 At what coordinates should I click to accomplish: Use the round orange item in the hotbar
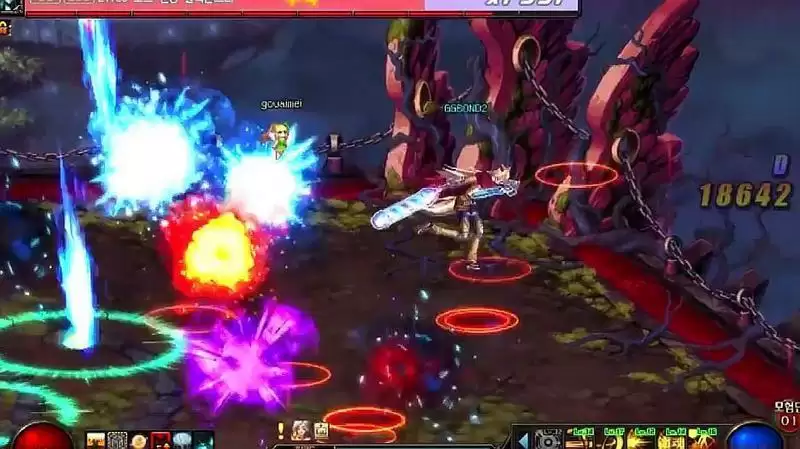(x=139, y=440)
